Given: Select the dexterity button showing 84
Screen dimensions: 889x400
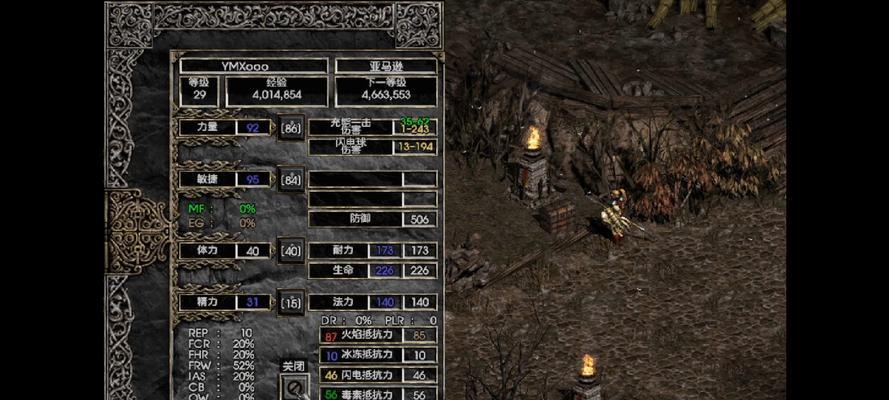Looking at the screenshot, I should [x=291, y=180].
